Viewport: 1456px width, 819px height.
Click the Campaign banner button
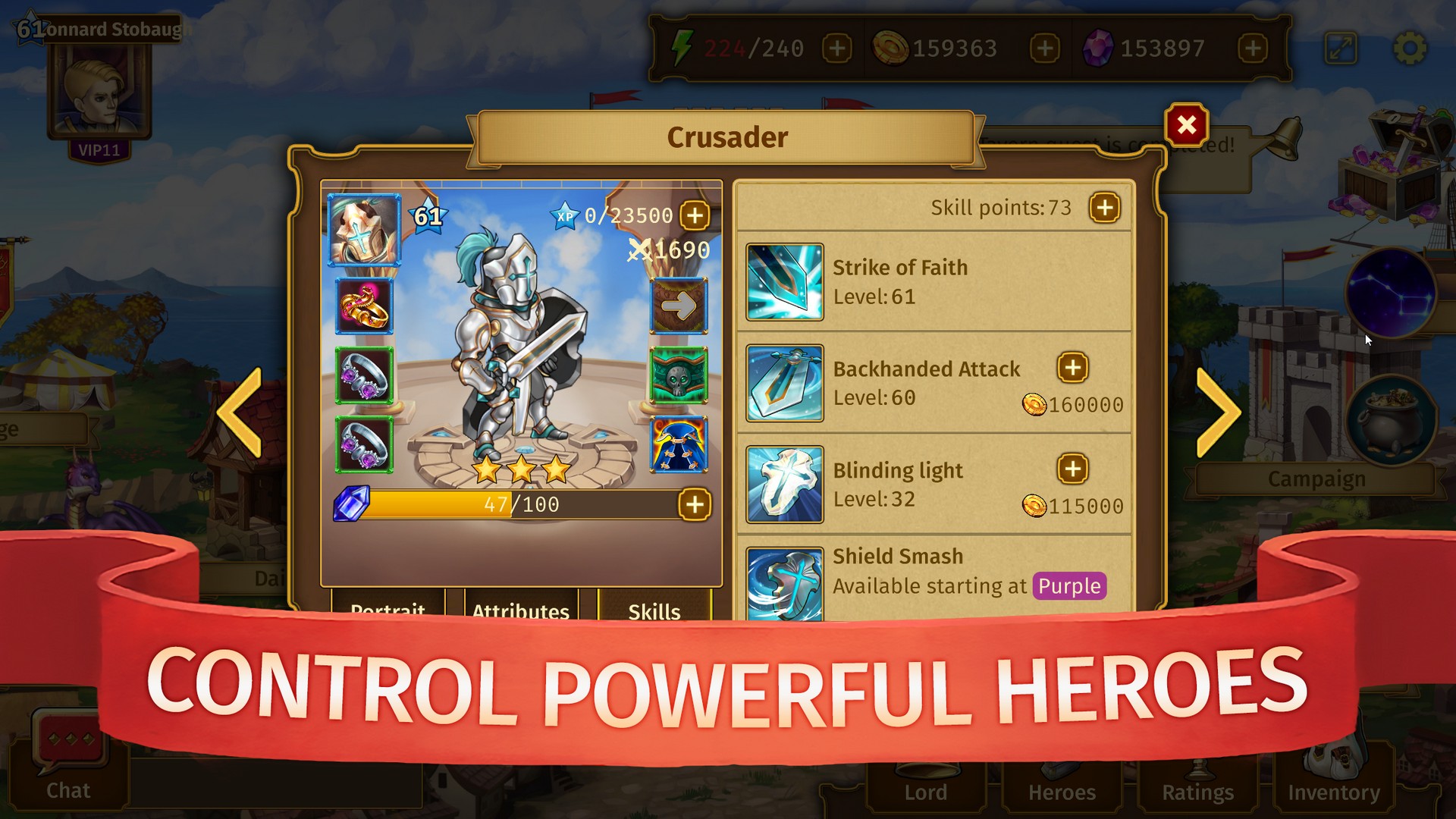pos(1319,478)
